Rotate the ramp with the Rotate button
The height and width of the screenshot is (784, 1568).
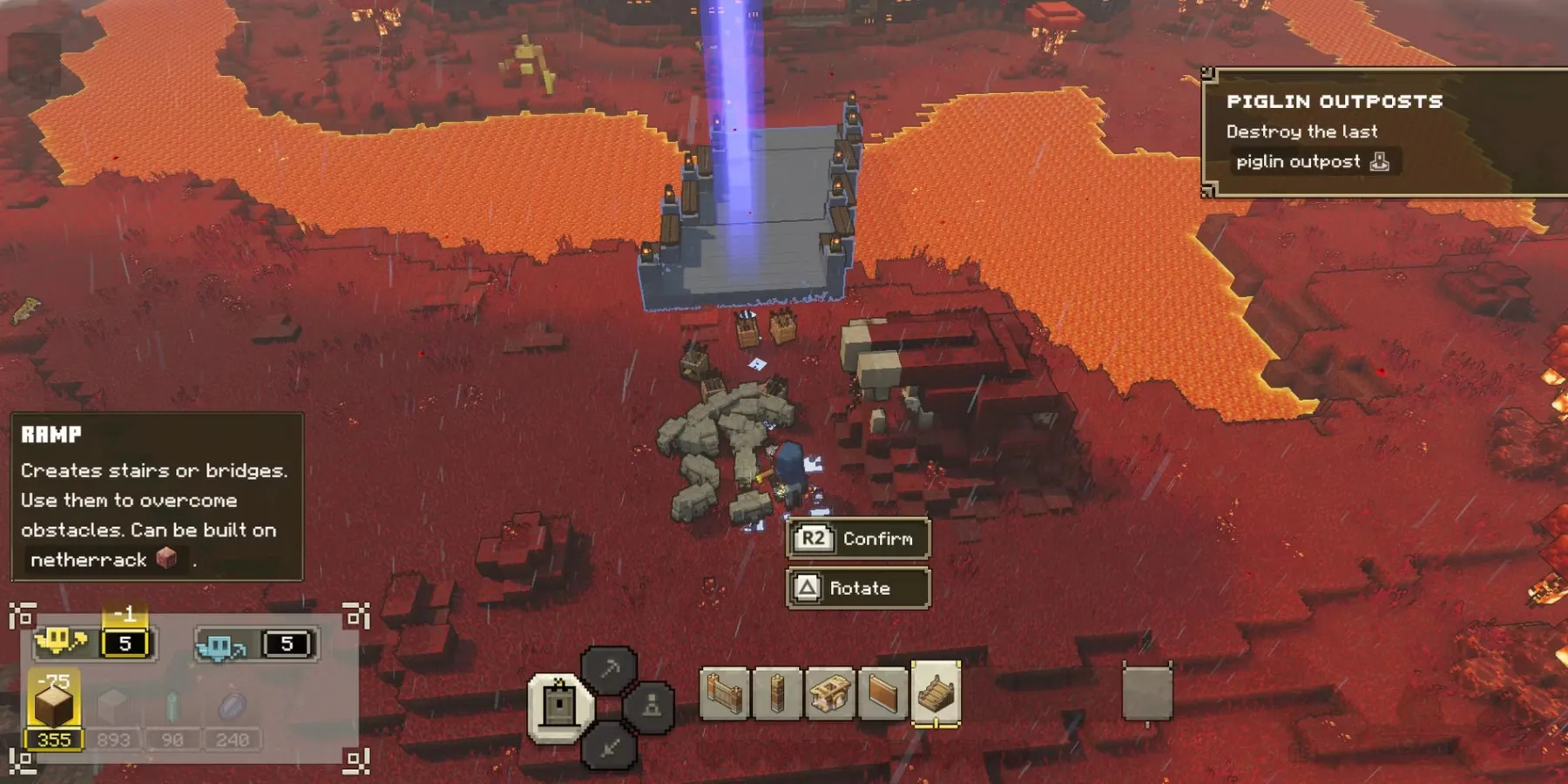click(858, 588)
